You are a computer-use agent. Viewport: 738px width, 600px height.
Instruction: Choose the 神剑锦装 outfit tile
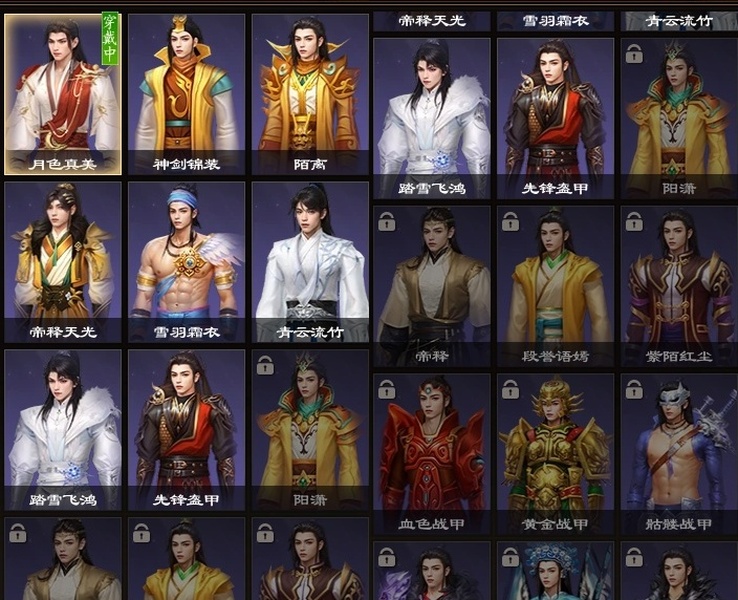(x=186, y=94)
